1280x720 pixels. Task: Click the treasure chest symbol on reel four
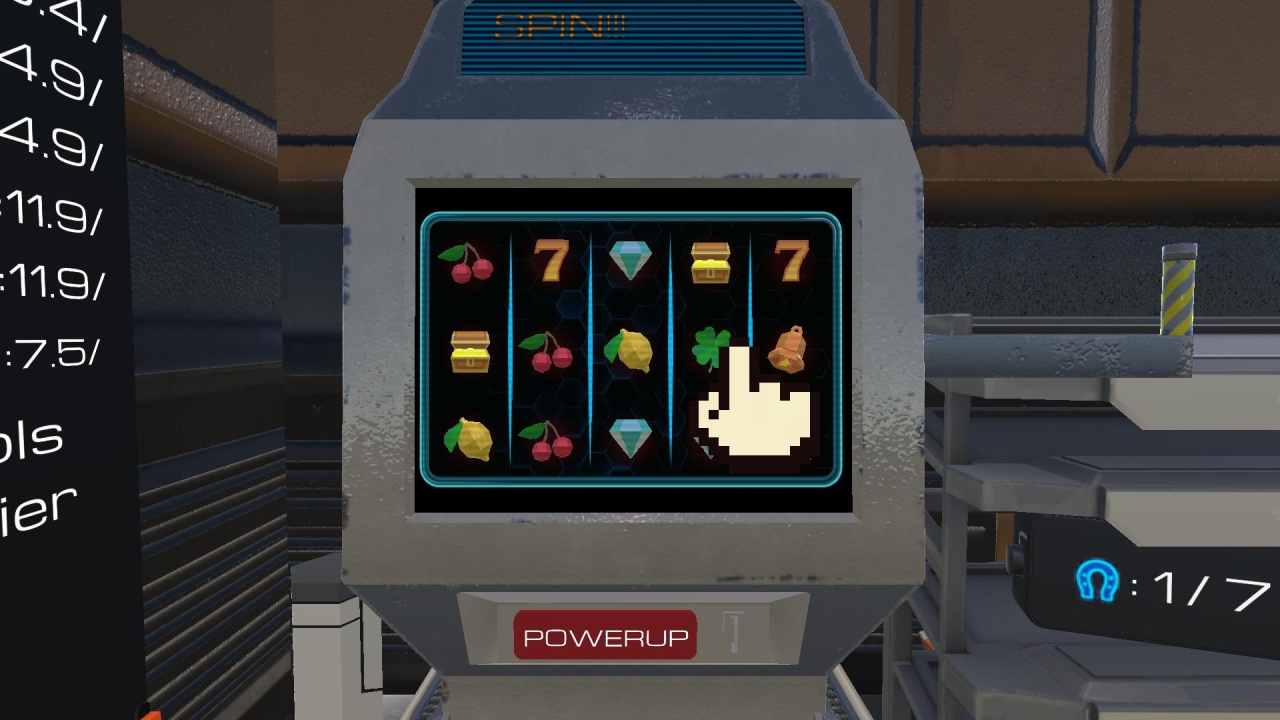(712, 263)
